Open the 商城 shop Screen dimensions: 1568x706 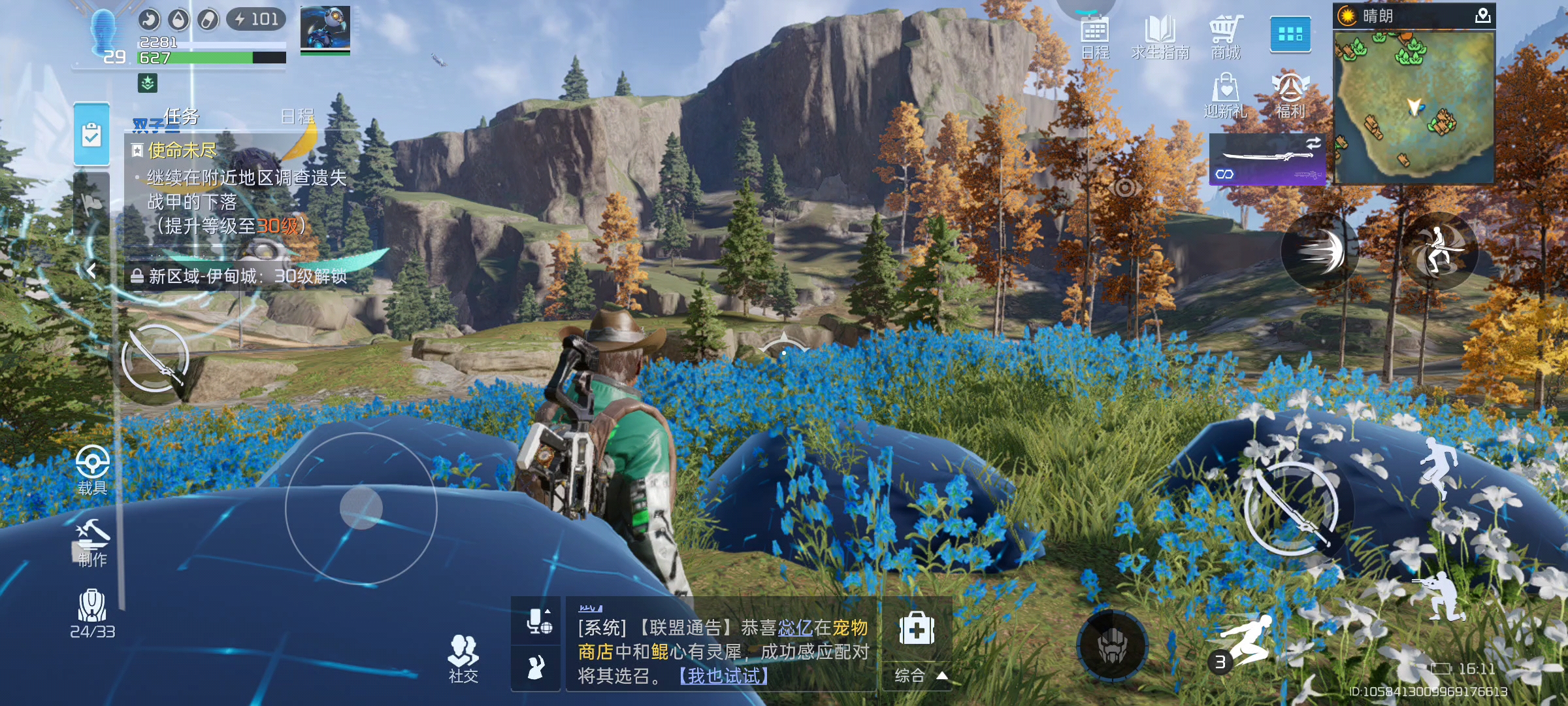pos(1226,37)
